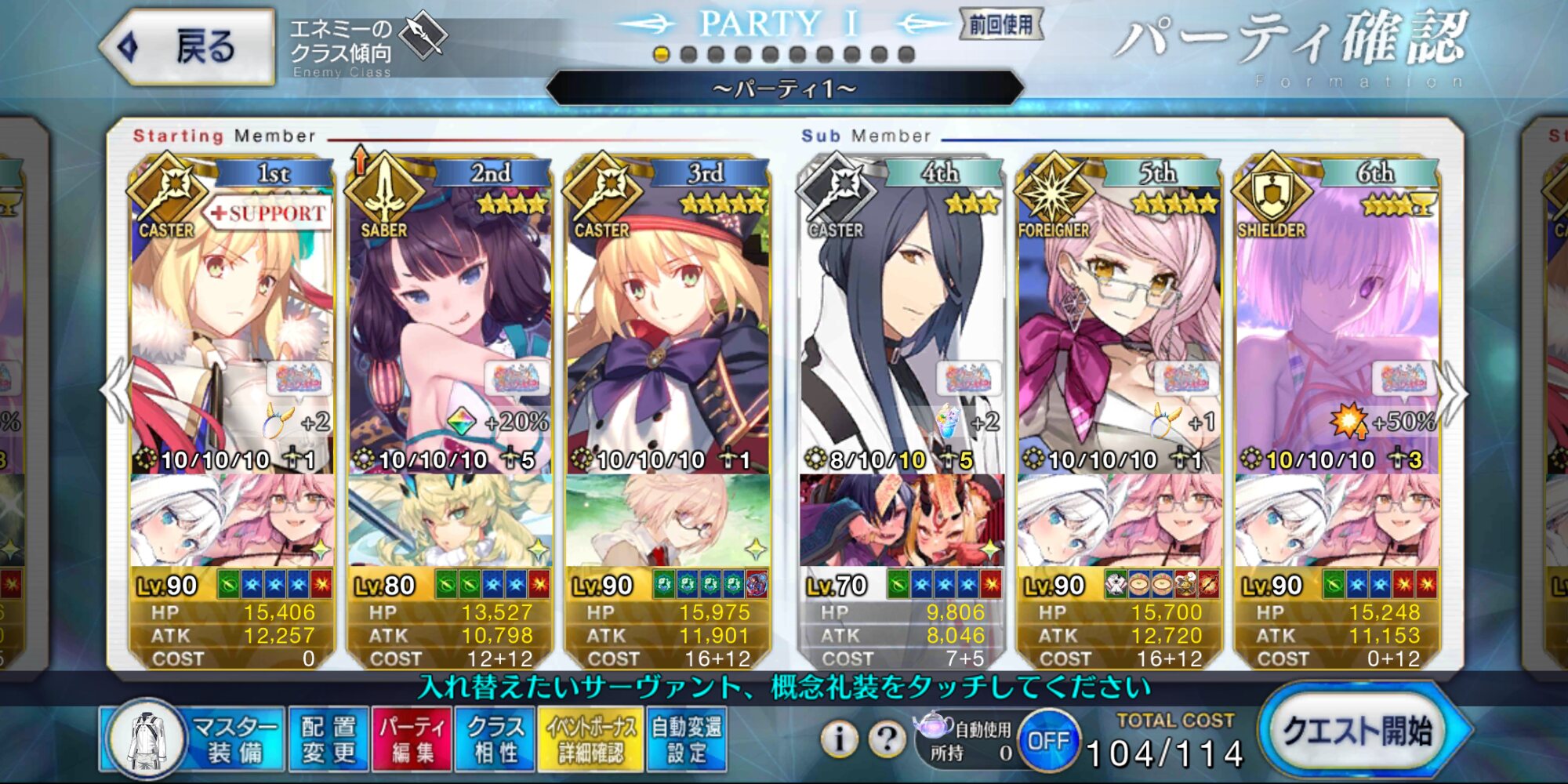Show class affinity chart (クラス相性)
1568x784 pixels.
[495, 739]
